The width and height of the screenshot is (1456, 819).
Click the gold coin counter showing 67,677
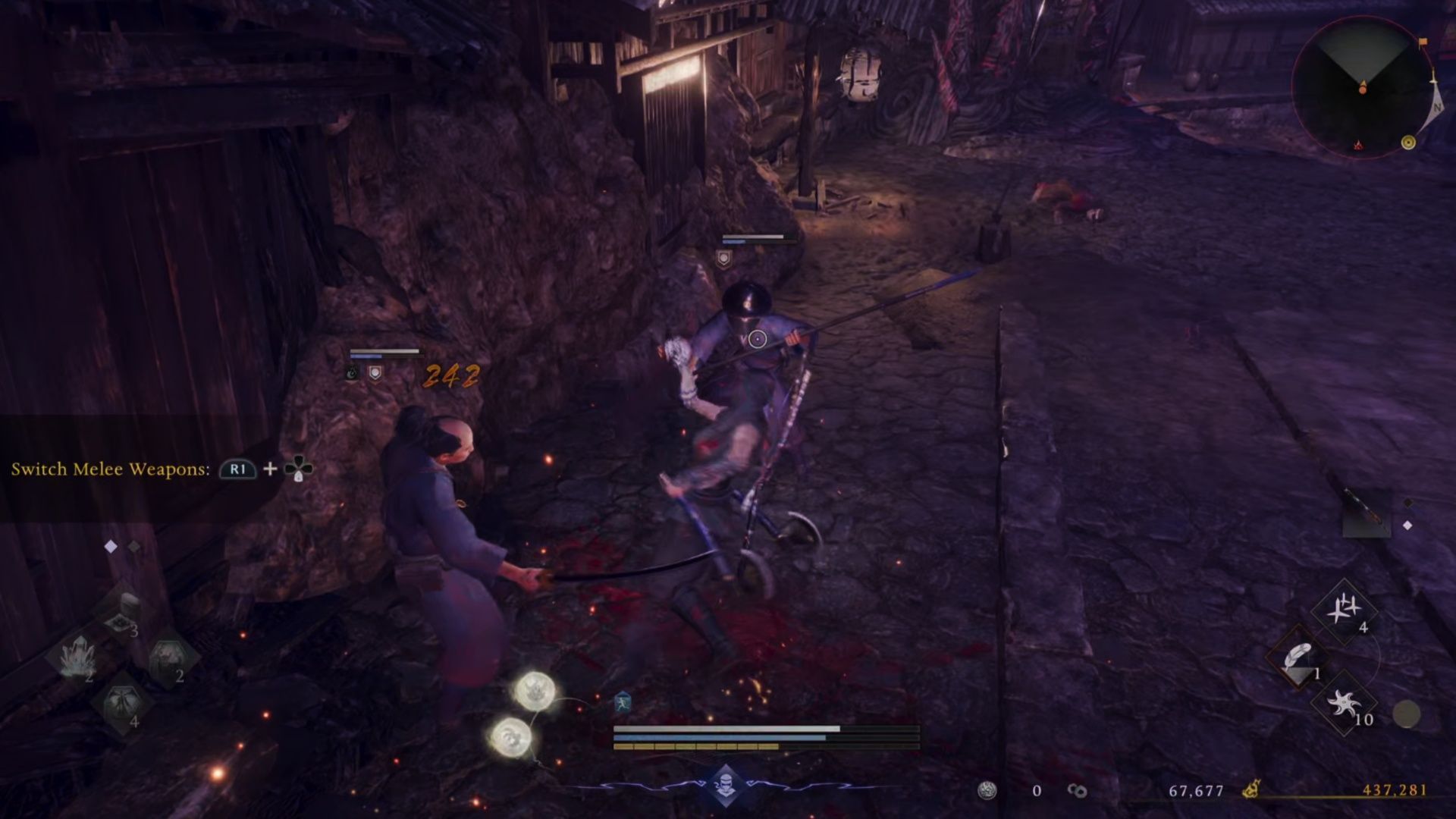(1195, 791)
